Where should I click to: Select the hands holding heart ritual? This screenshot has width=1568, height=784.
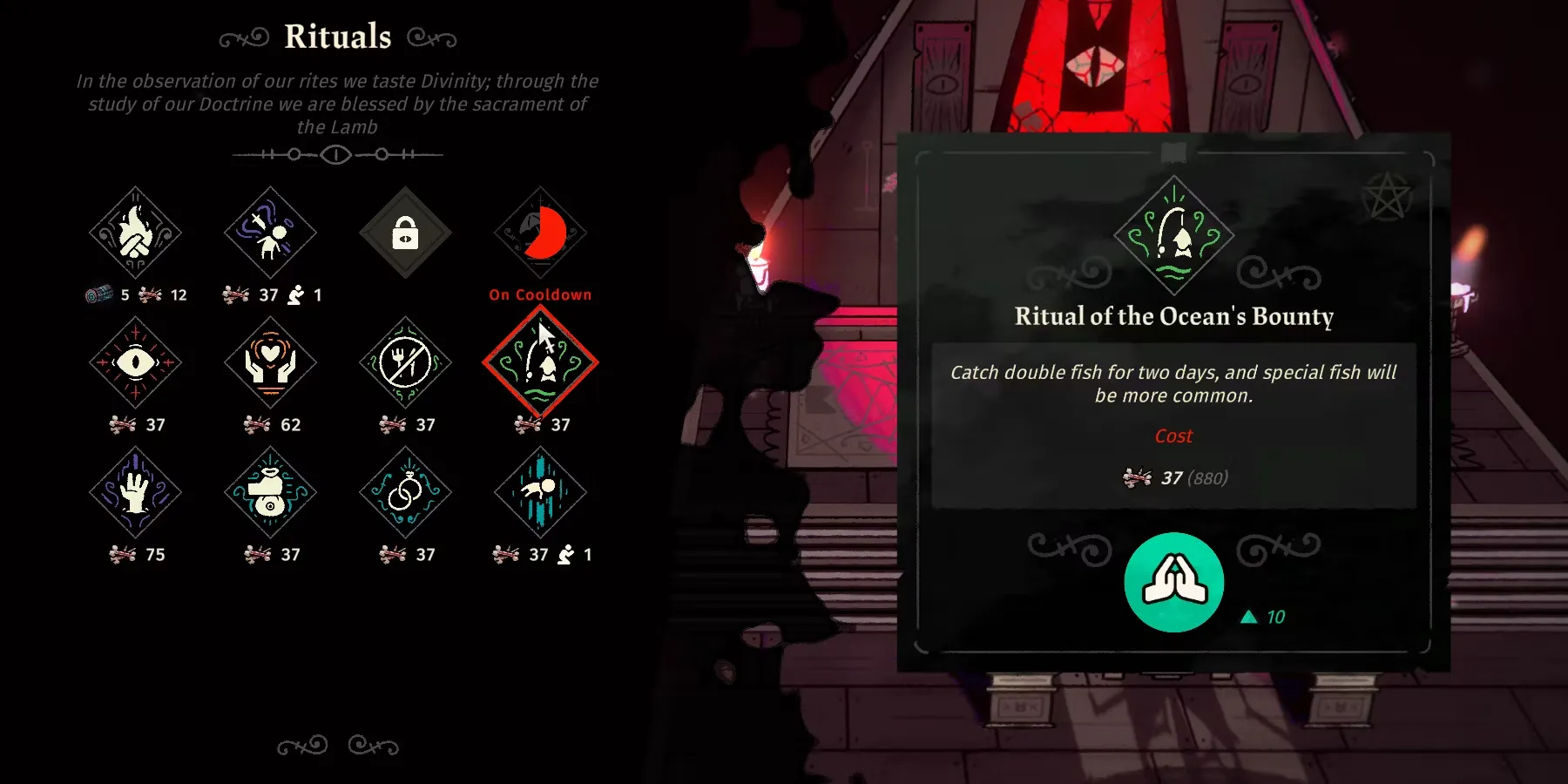tap(270, 362)
